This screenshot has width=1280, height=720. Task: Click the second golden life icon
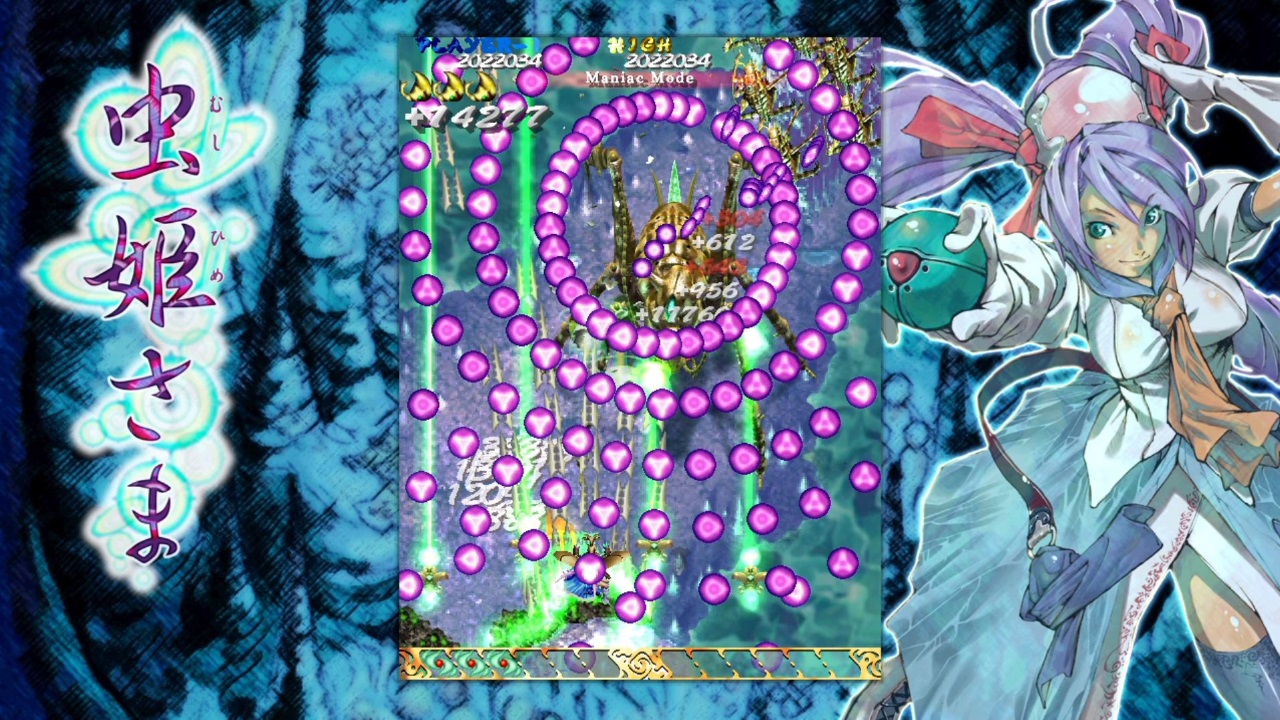coord(452,86)
